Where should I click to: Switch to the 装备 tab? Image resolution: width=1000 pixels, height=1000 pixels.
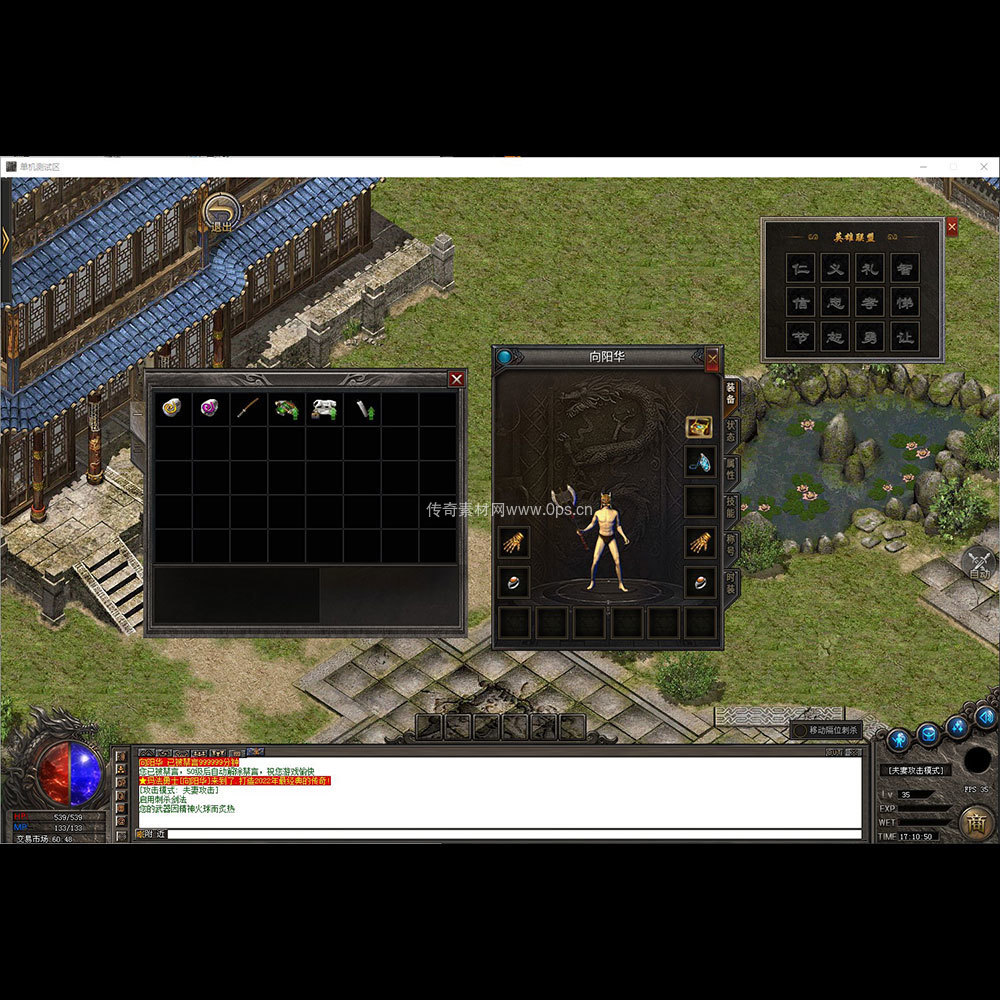(x=731, y=392)
